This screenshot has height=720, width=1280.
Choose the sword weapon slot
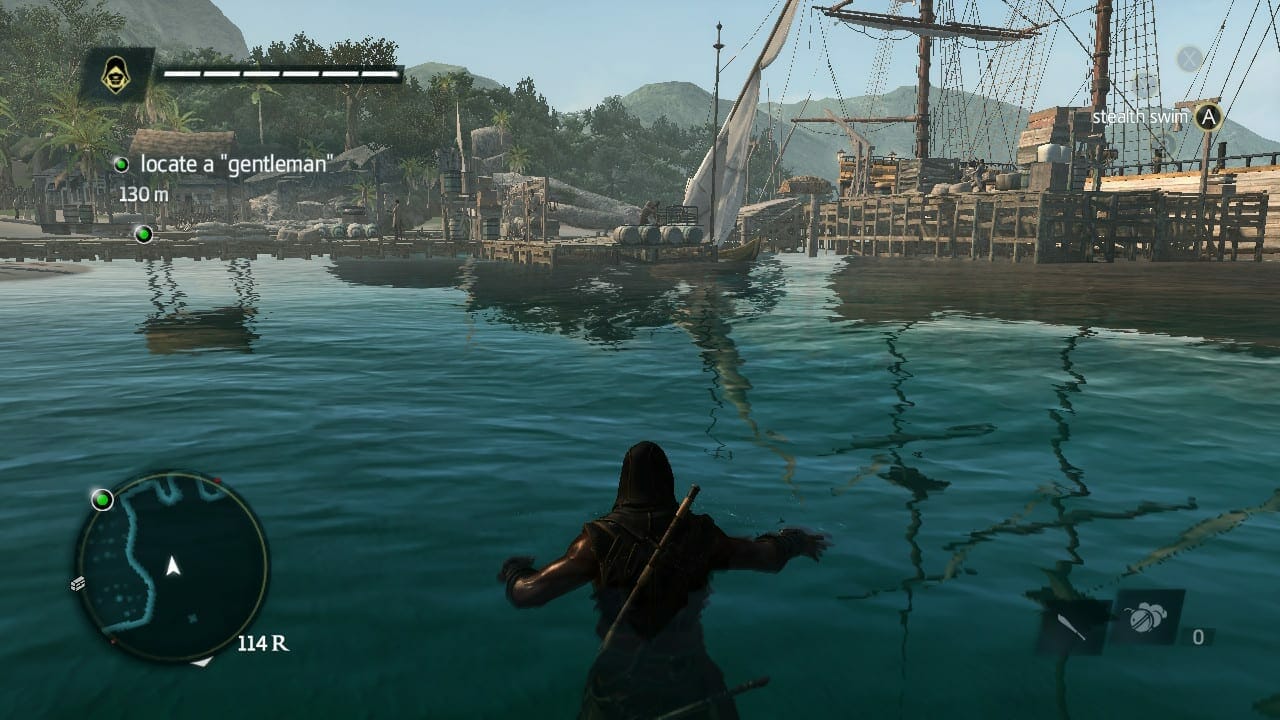[x=1072, y=626]
